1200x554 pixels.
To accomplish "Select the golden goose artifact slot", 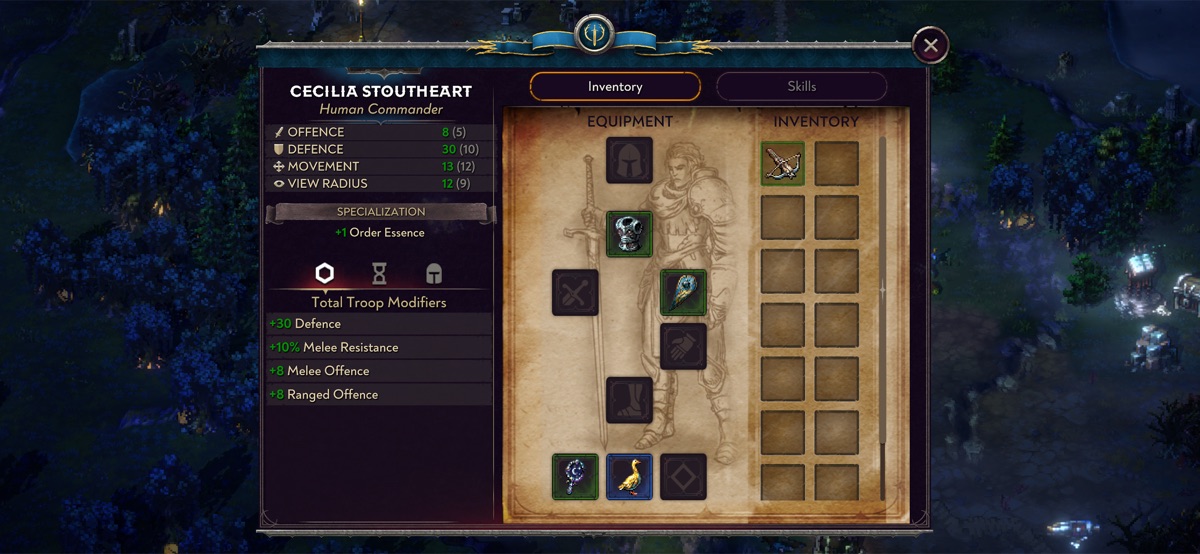I will coord(629,476).
